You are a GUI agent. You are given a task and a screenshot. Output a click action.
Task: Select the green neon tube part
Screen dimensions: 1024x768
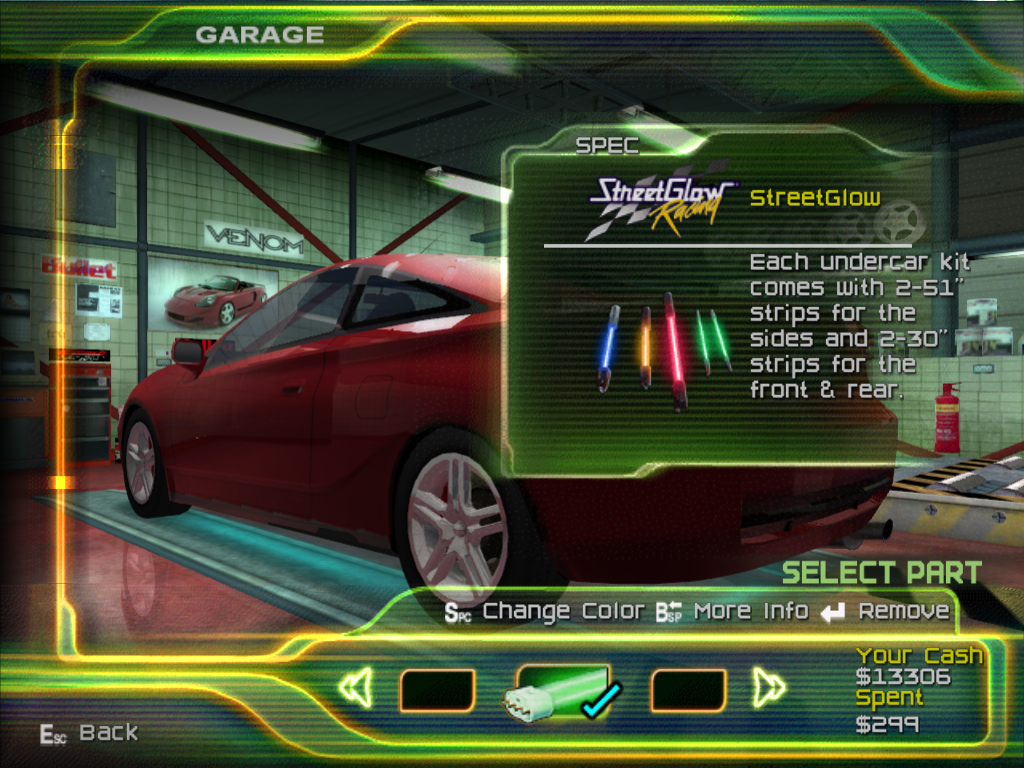(x=562, y=692)
